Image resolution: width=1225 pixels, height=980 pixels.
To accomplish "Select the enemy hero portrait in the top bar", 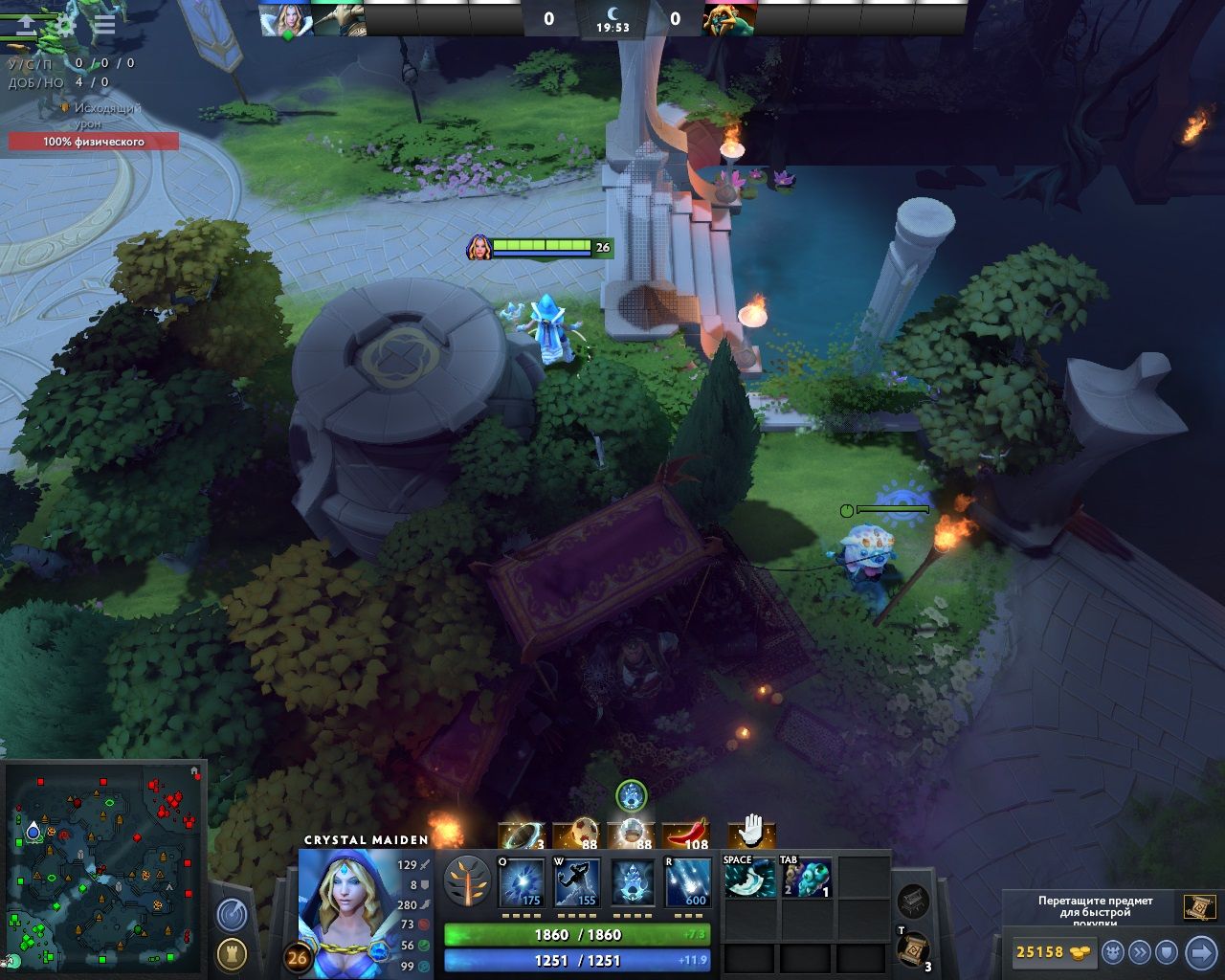I will coord(729,19).
